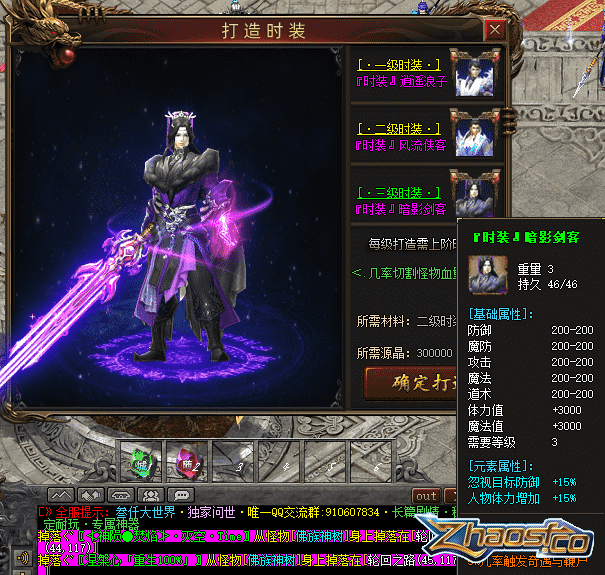Select the 二级时装 tier link
The width and height of the screenshot is (605, 575).
tap(398, 129)
